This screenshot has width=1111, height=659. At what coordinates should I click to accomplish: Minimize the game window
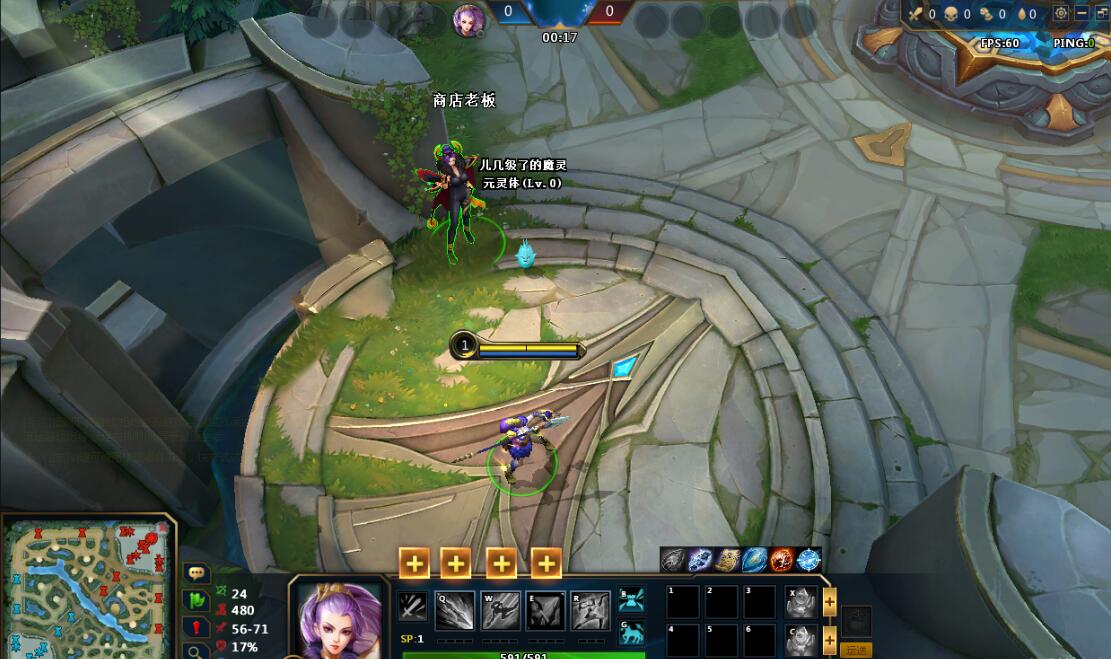pos(1082,13)
